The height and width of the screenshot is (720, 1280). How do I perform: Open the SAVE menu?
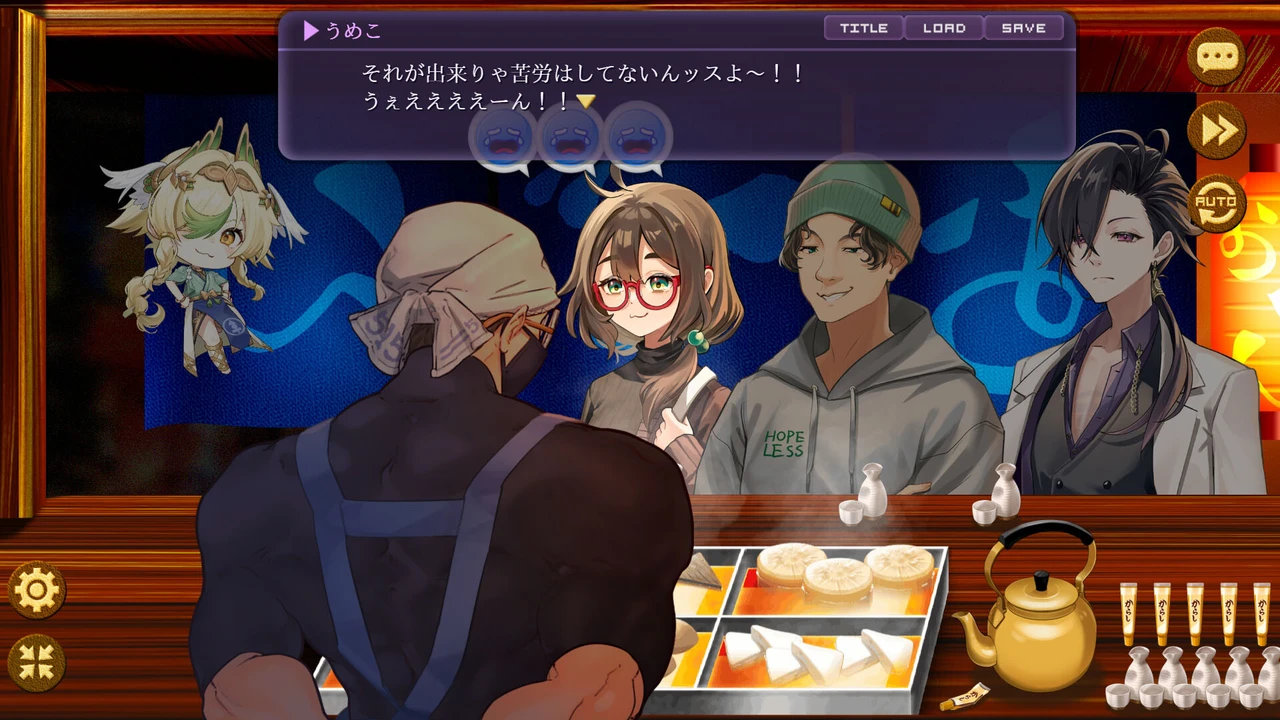[x=1023, y=28]
